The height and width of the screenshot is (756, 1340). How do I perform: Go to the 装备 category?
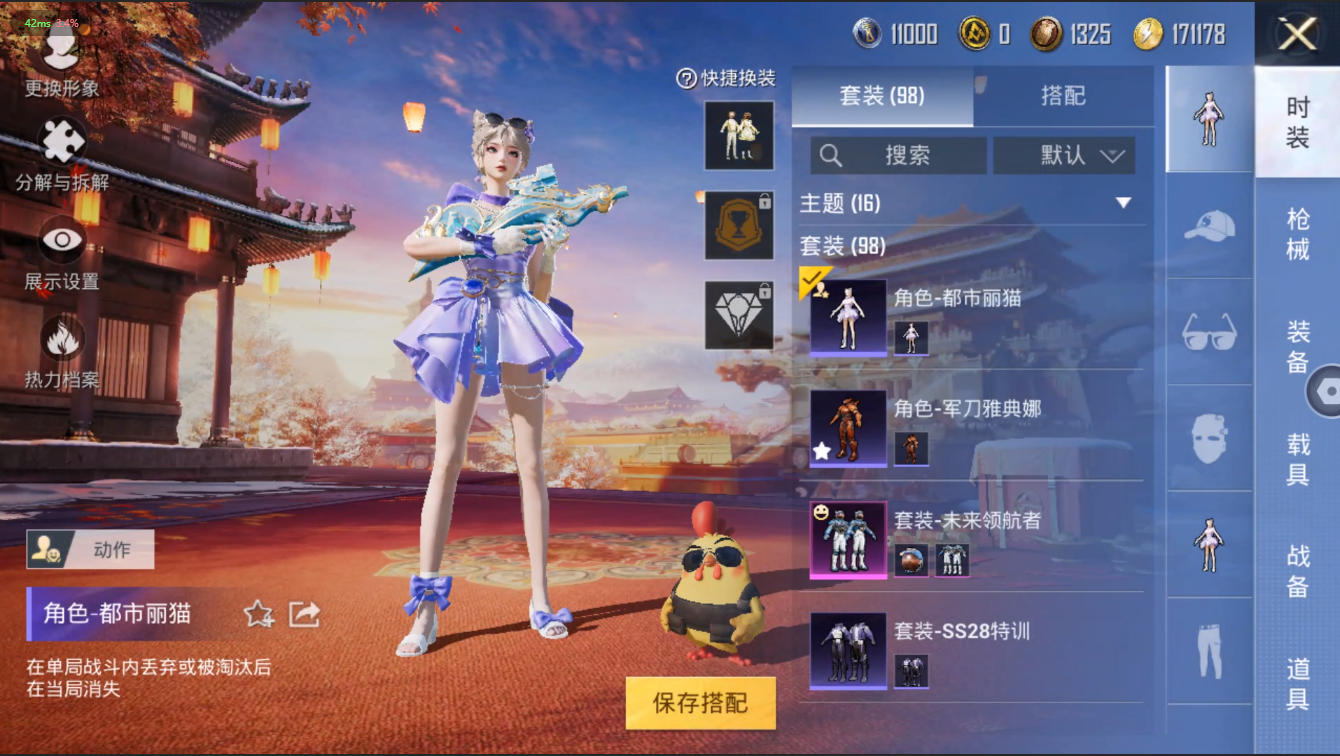pos(1297,346)
